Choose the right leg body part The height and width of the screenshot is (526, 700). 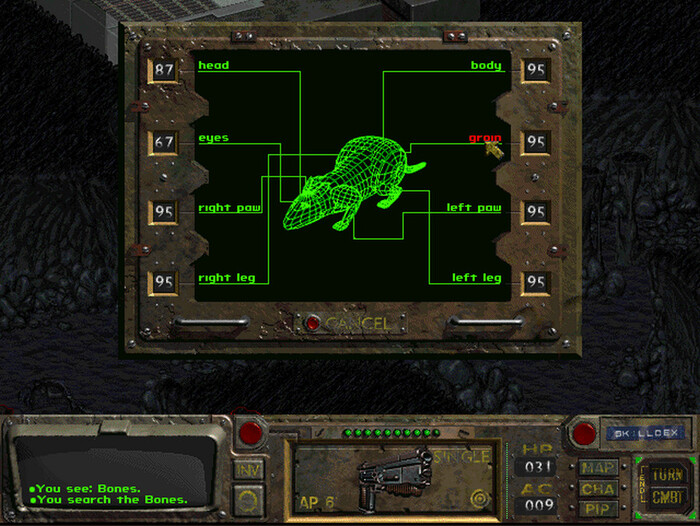click(x=227, y=278)
